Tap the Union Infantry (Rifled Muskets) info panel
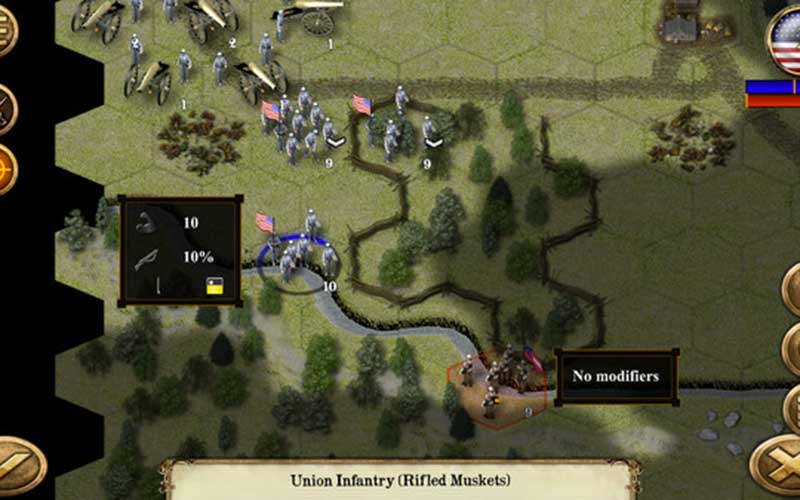 401,480
